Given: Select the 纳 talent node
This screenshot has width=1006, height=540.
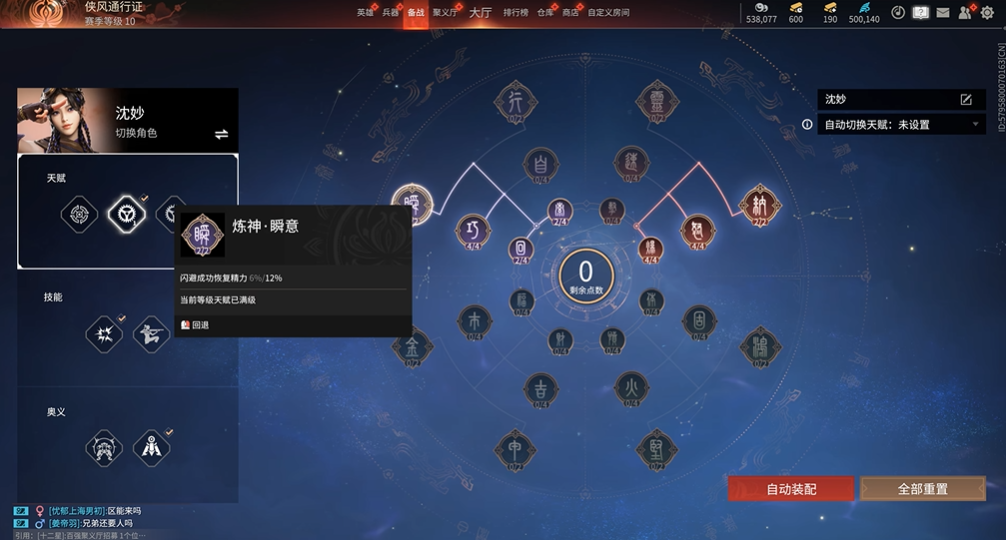Looking at the screenshot, I should pyautogui.click(x=759, y=204).
